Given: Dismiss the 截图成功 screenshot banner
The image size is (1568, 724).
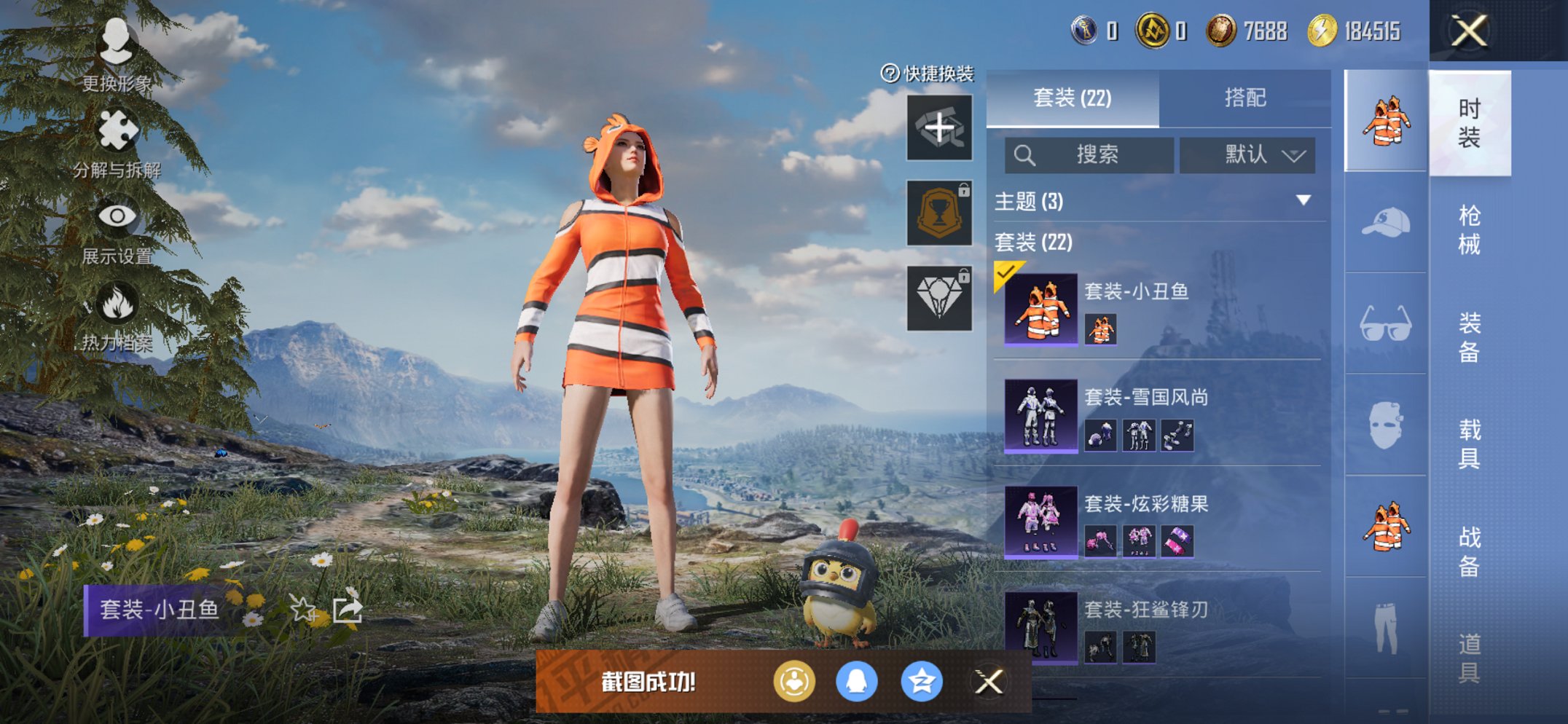Looking at the screenshot, I should (989, 682).
